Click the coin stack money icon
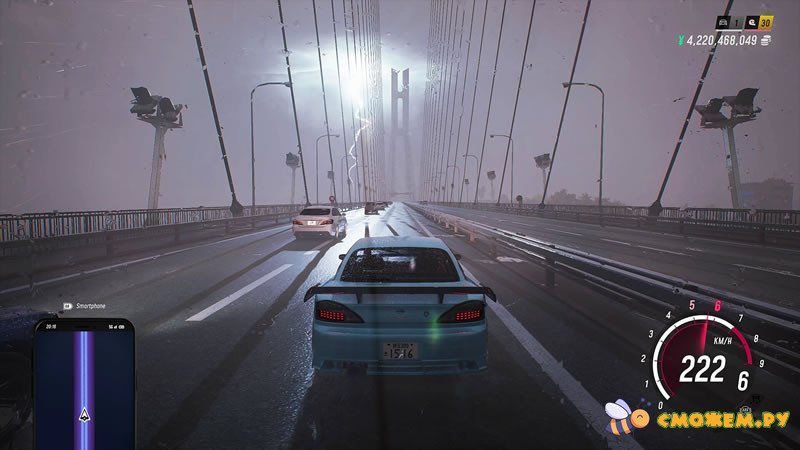Viewport: 800px width, 450px height. coord(765,40)
